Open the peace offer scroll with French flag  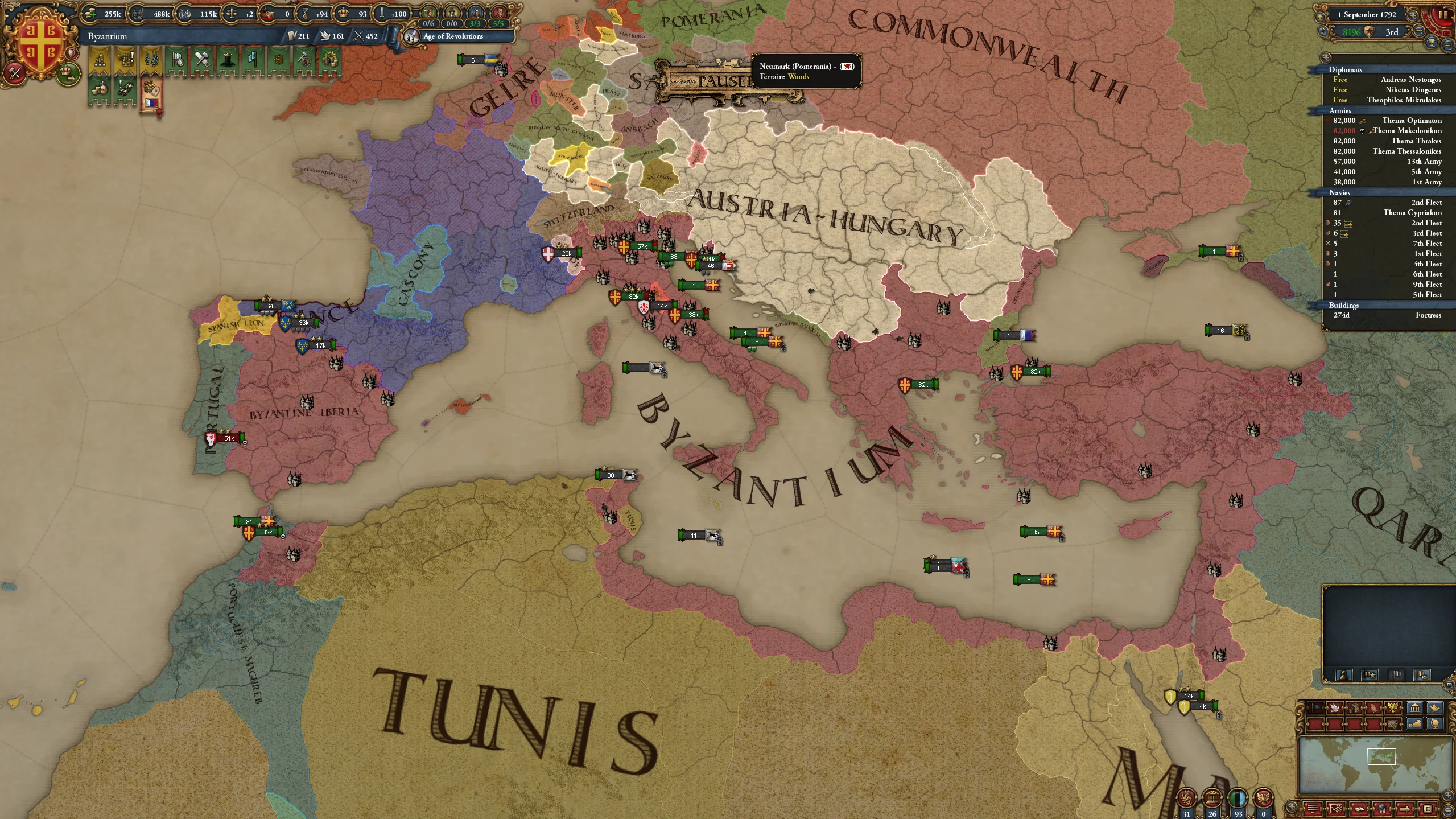click(x=151, y=94)
